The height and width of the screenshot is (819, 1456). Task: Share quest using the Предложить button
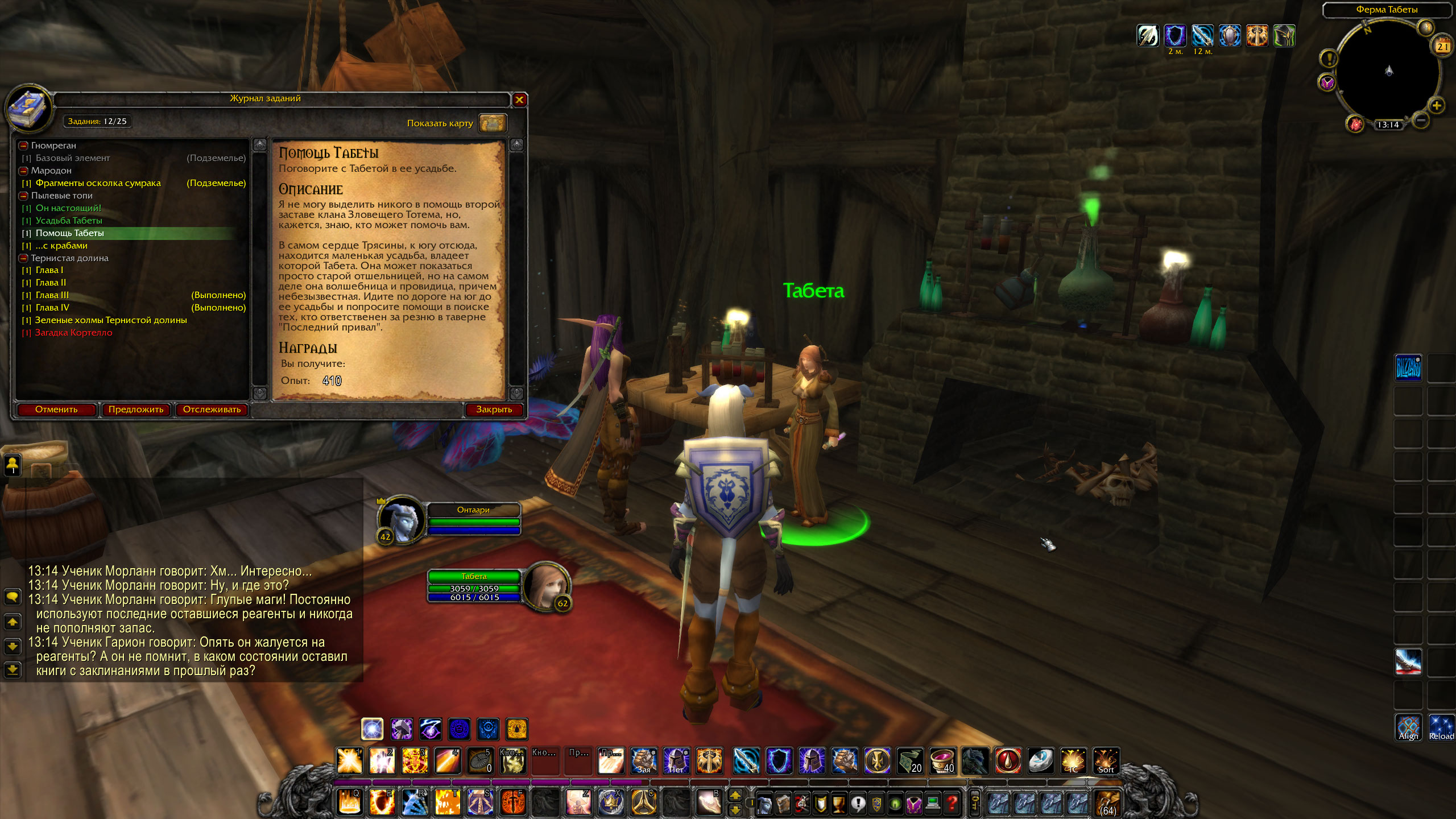pos(136,409)
